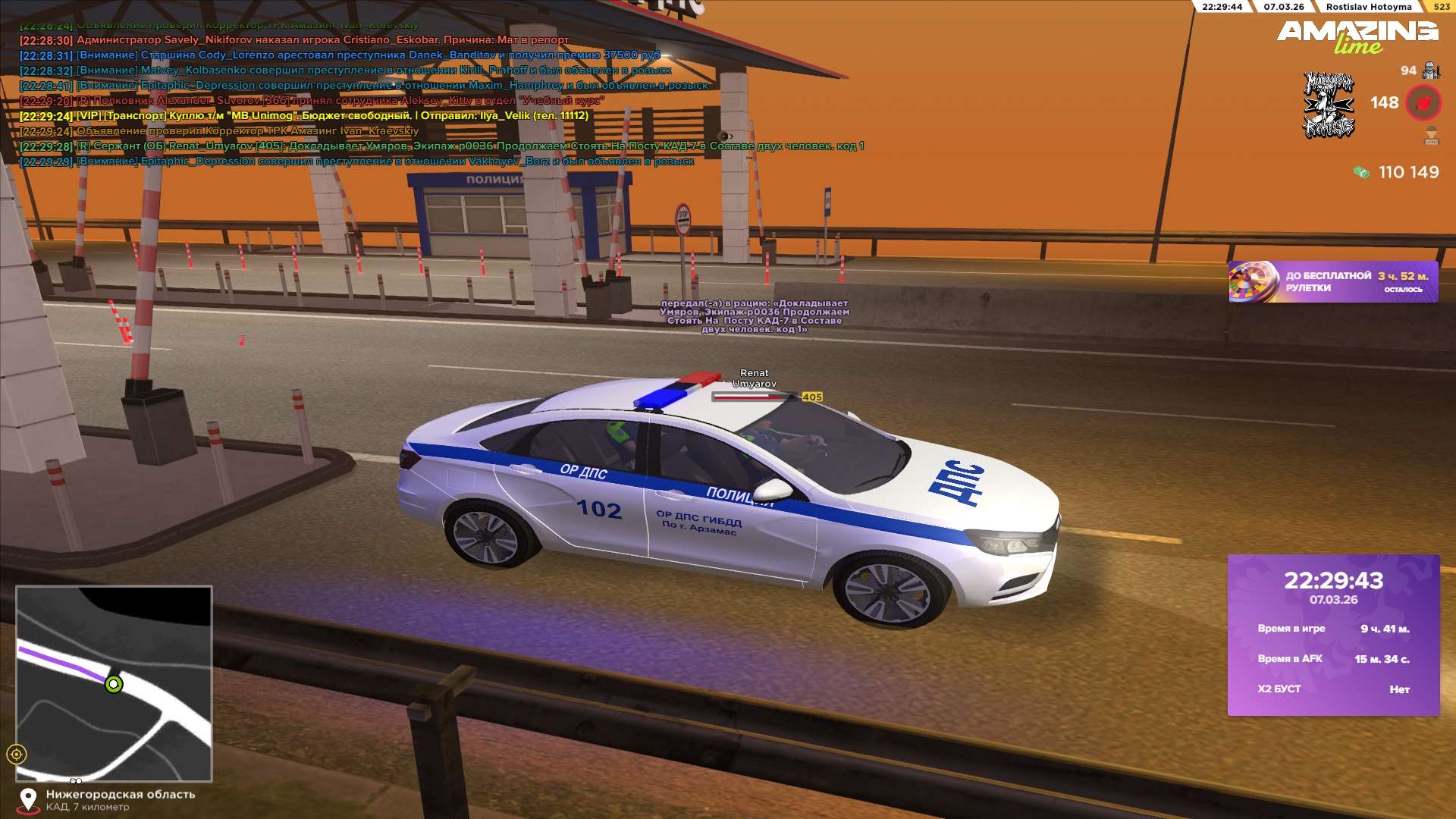Select the armor knight icon
The image size is (1456, 819).
(1431, 71)
